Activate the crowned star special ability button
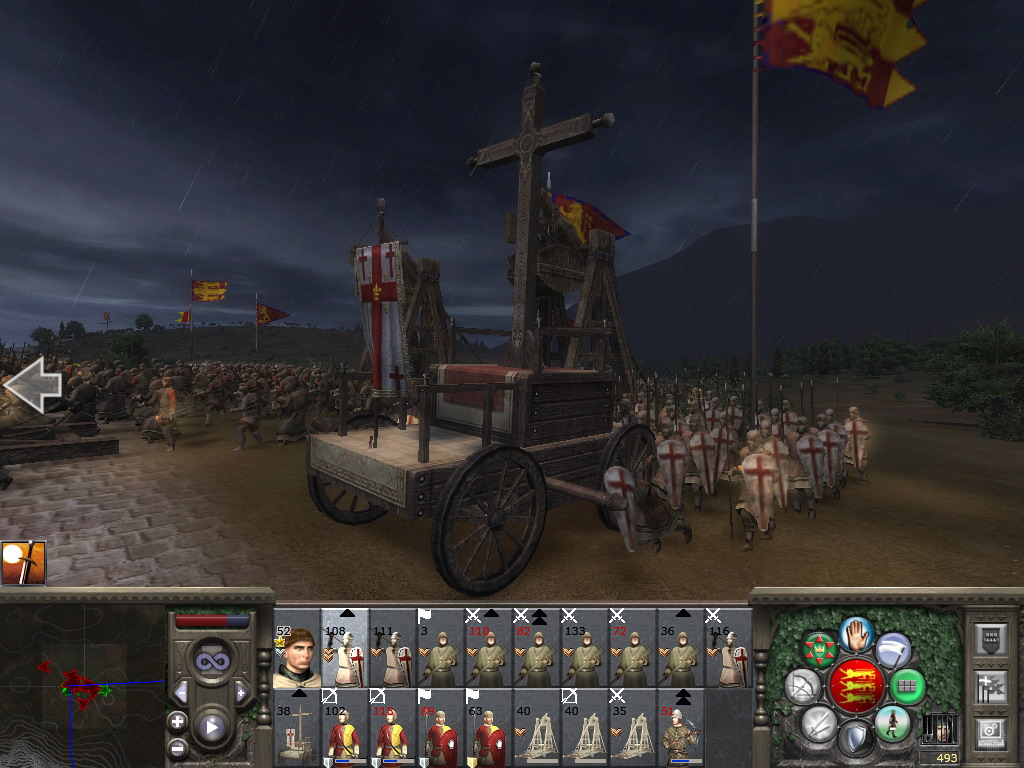 pyautogui.click(x=819, y=650)
